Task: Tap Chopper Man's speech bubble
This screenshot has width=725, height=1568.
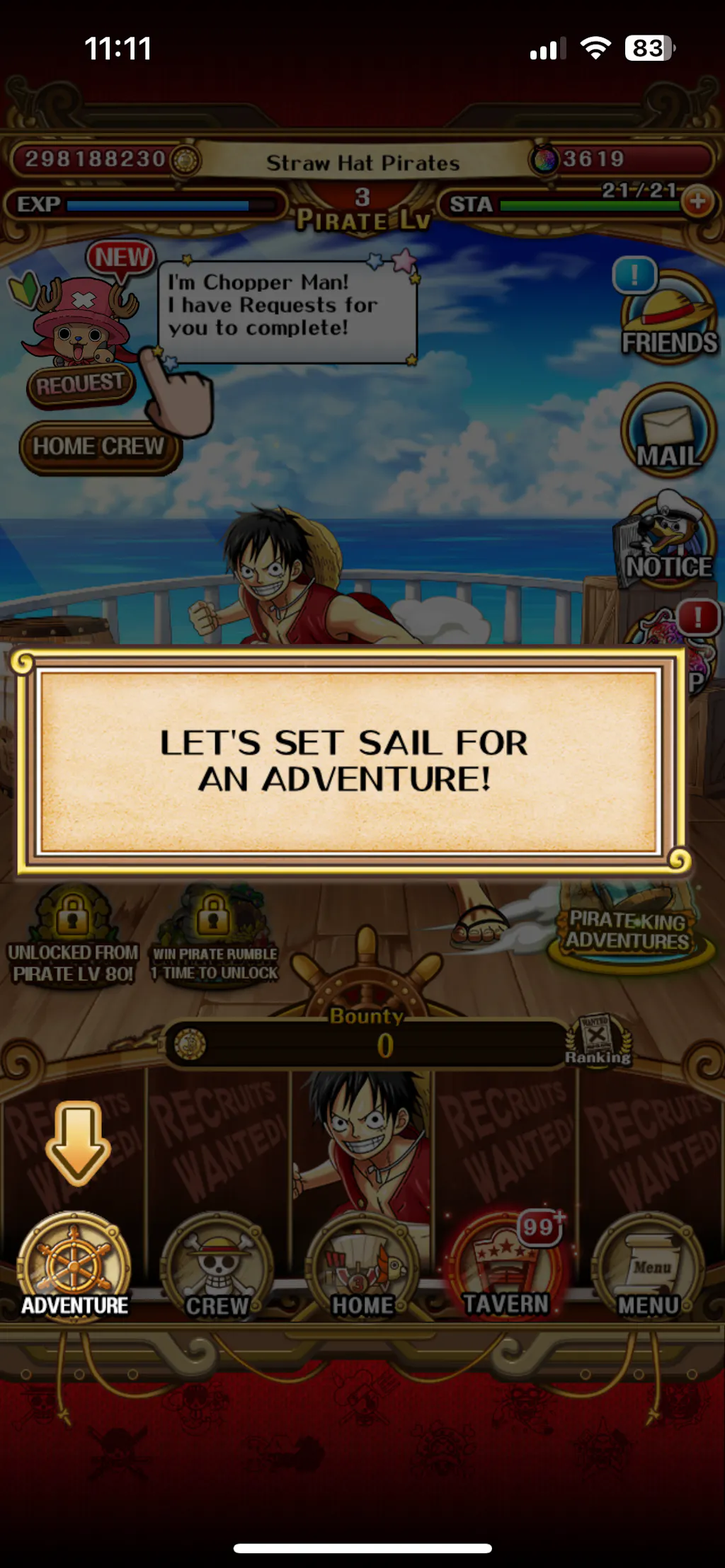Action: [286, 311]
